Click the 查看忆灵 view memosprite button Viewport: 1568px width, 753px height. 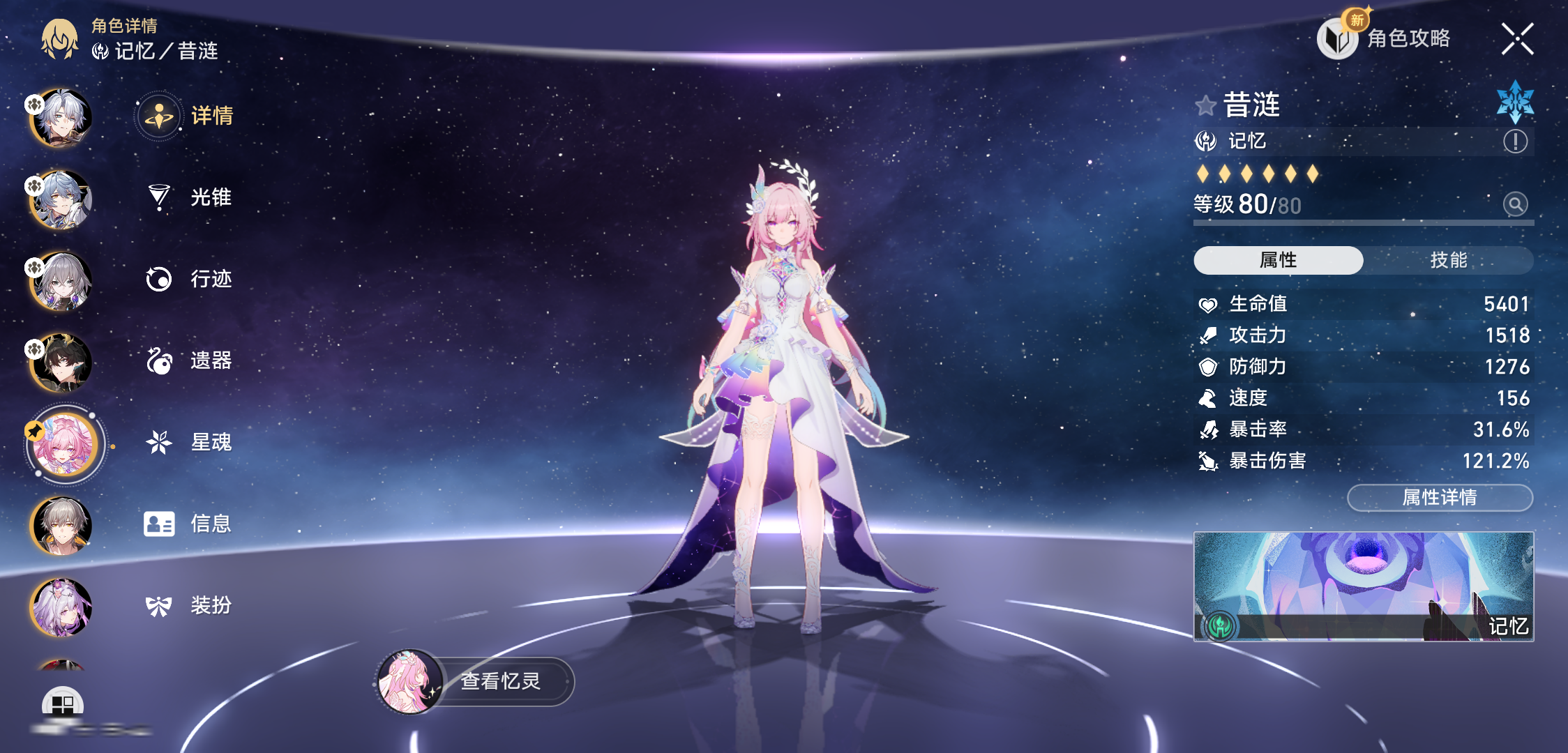point(476,681)
